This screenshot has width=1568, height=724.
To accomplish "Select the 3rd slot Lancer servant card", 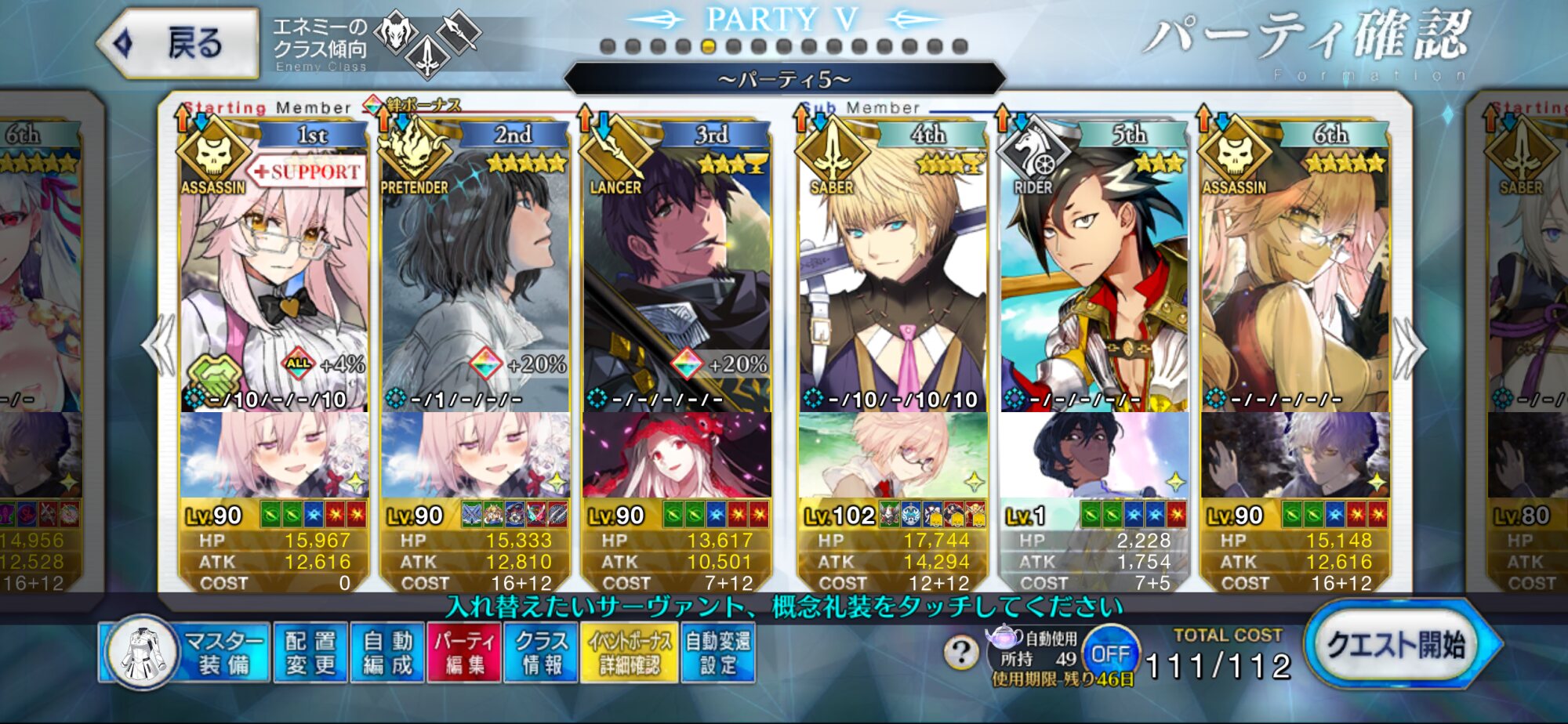I will pyautogui.click(x=676, y=274).
